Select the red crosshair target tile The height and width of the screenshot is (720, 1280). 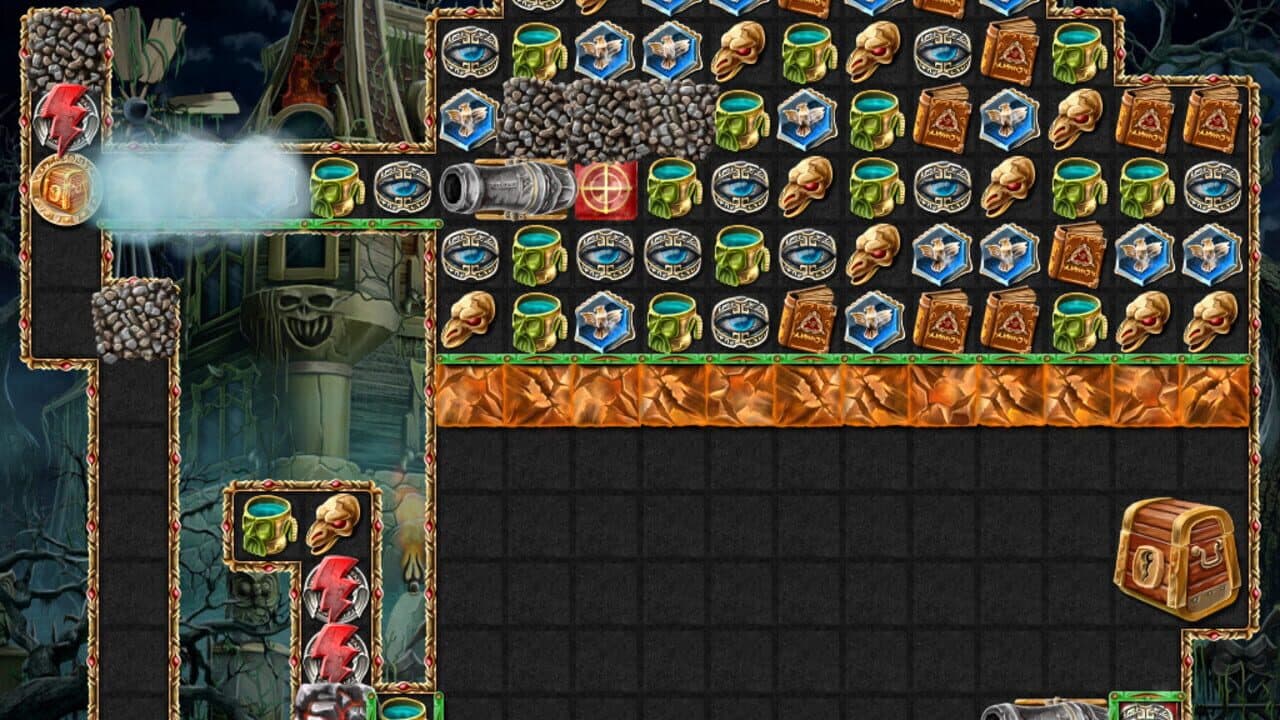point(603,190)
